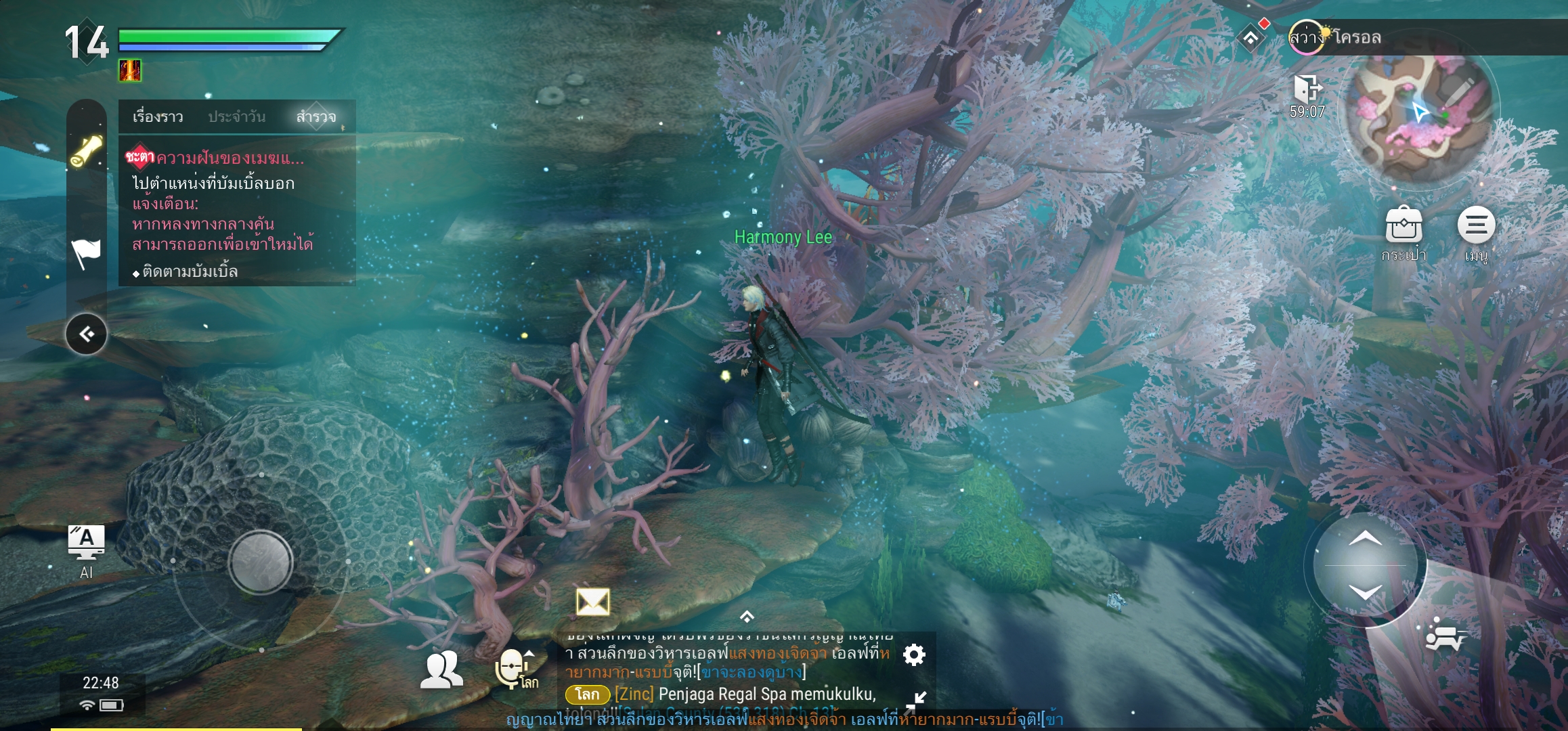The width and height of the screenshot is (1568, 731).
Task: Swim upward with the up arrow
Action: click(x=1365, y=539)
